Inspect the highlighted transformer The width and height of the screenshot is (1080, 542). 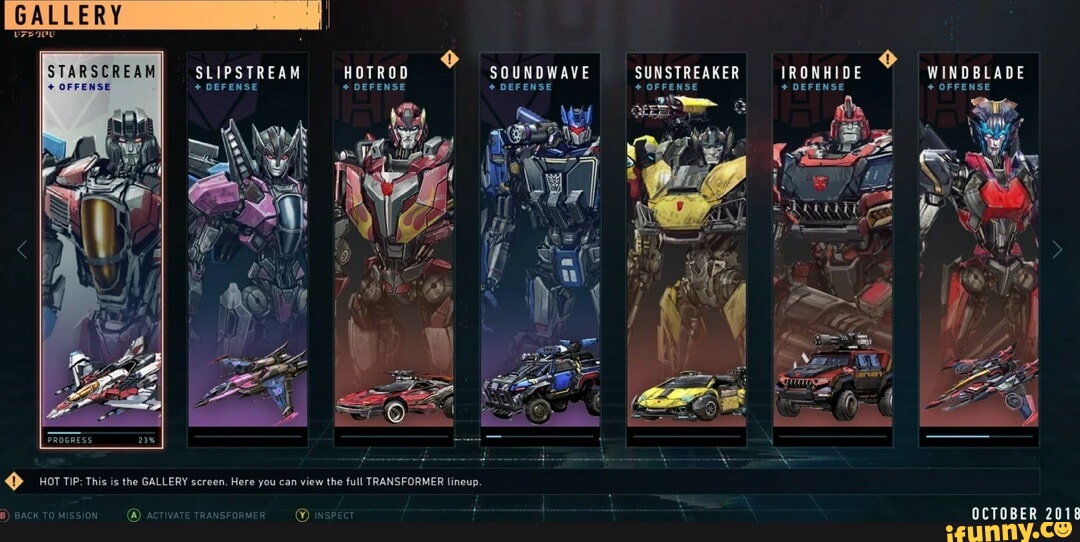(x=327, y=516)
